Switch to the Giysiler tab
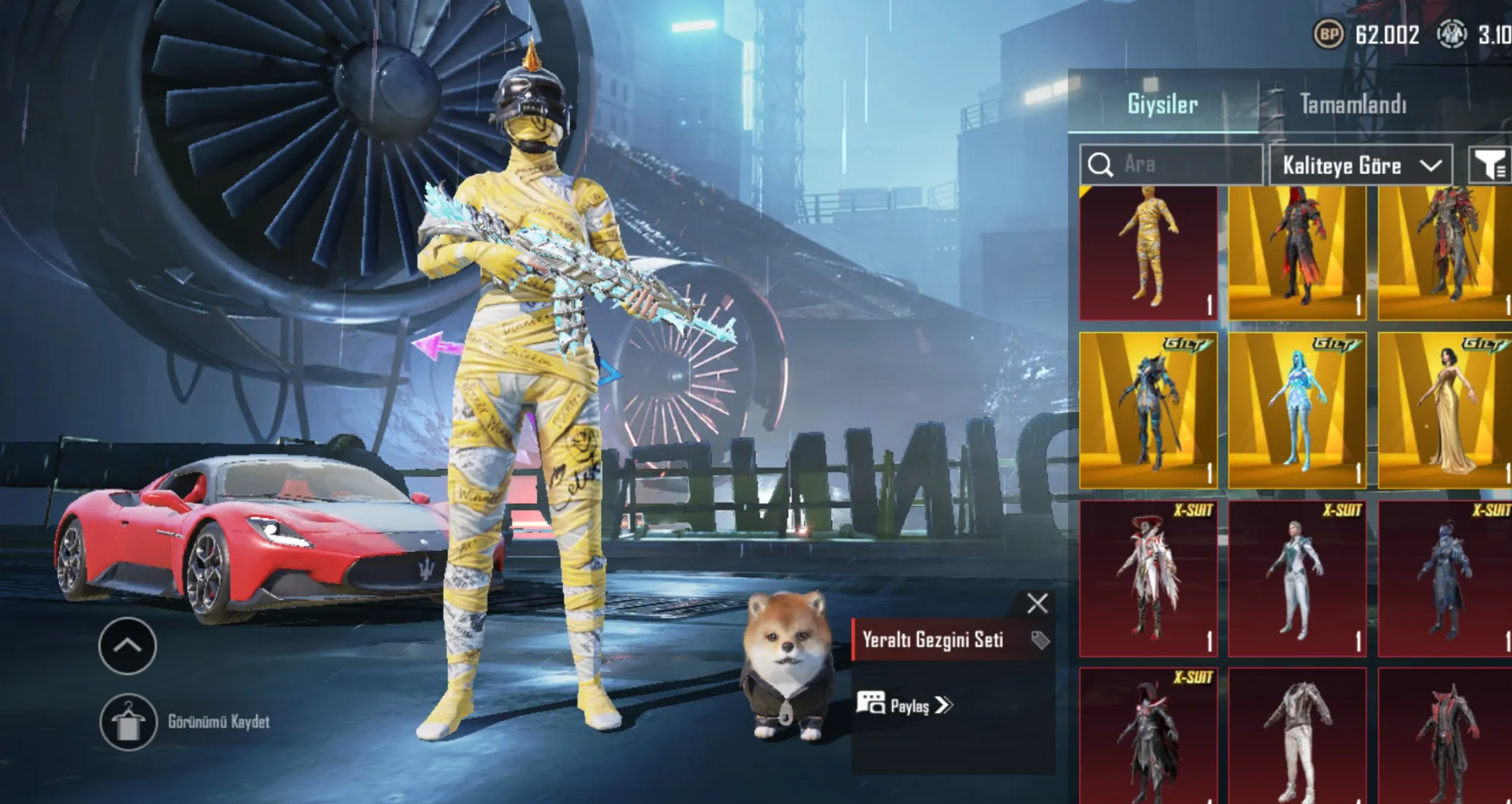 (x=1162, y=105)
